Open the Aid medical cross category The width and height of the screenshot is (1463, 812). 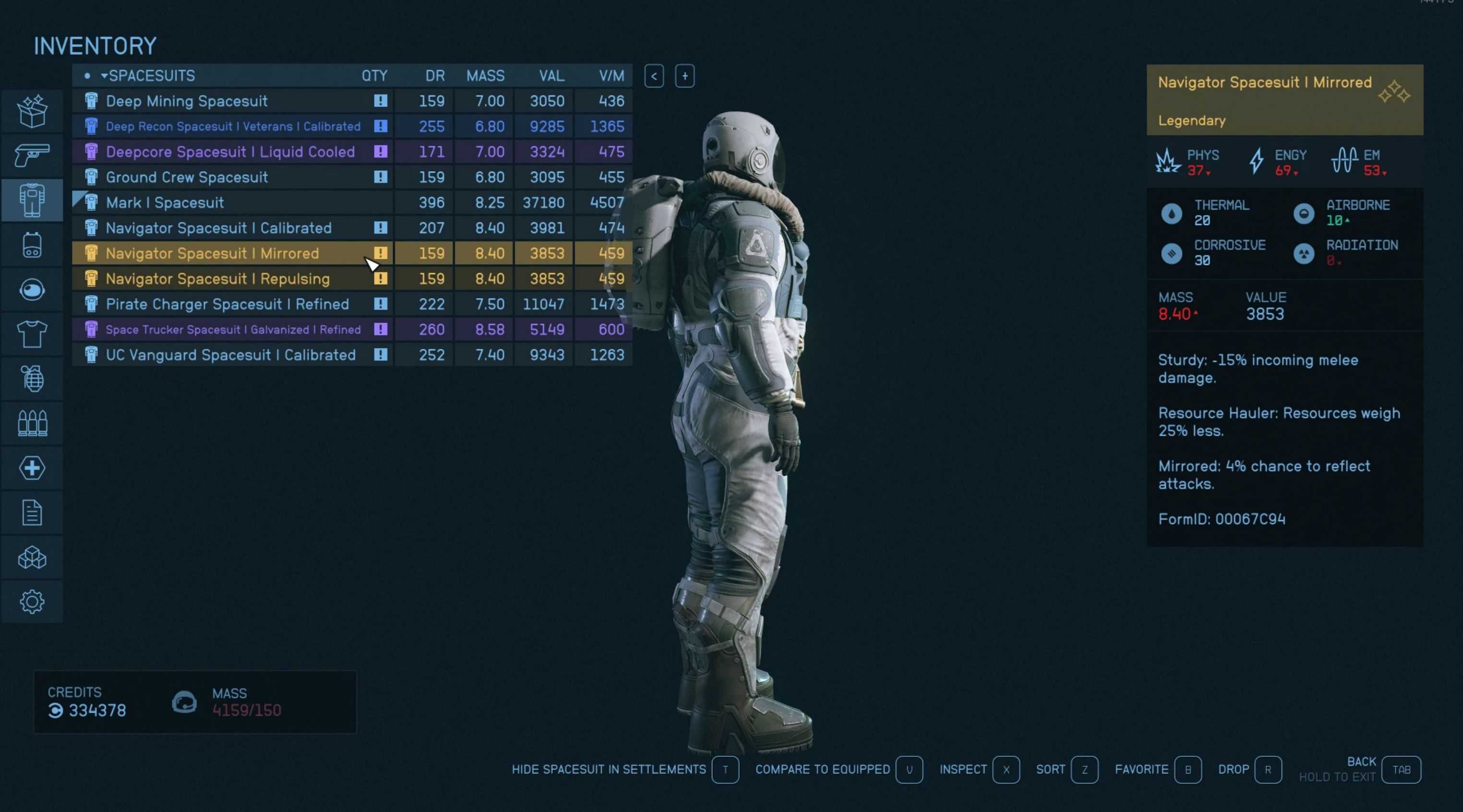coord(32,468)
